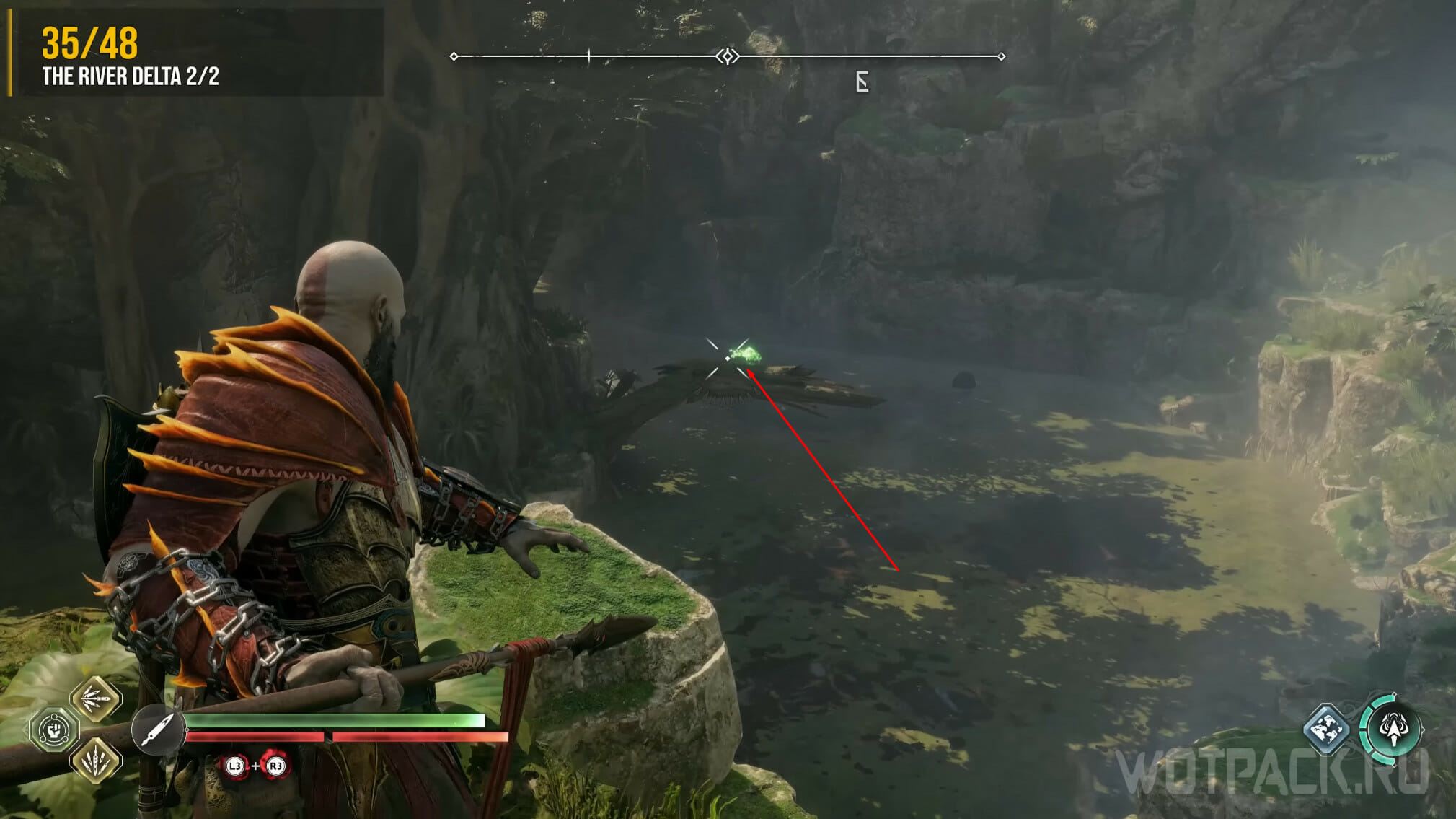Click the raised fist relic icon
The width and height of the screenshot is (1456, 819).
(x=54, y=730)
